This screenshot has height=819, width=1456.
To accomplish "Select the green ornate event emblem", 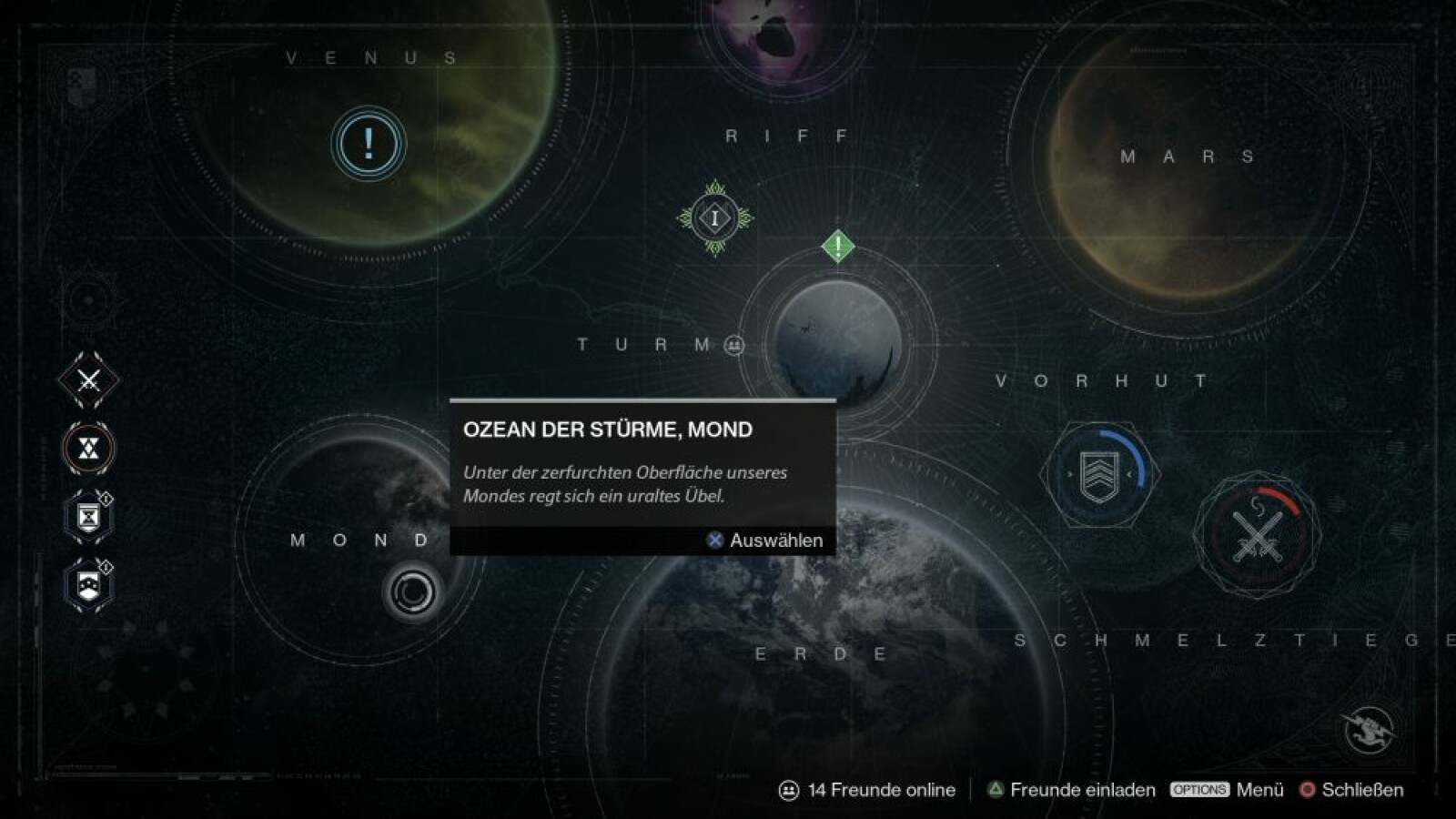I will 715,217.
